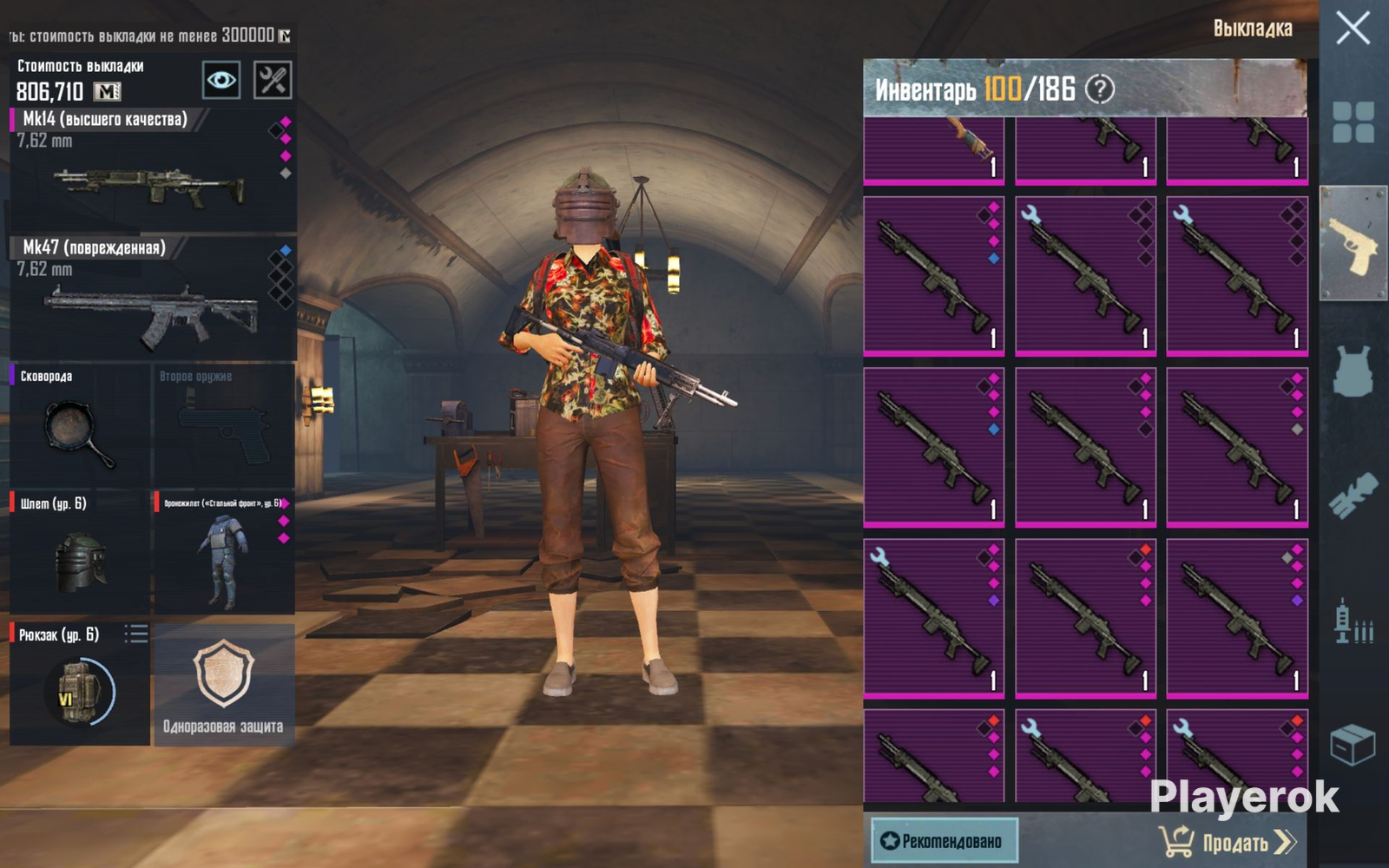Open the repair tools button

click(272, 81)
